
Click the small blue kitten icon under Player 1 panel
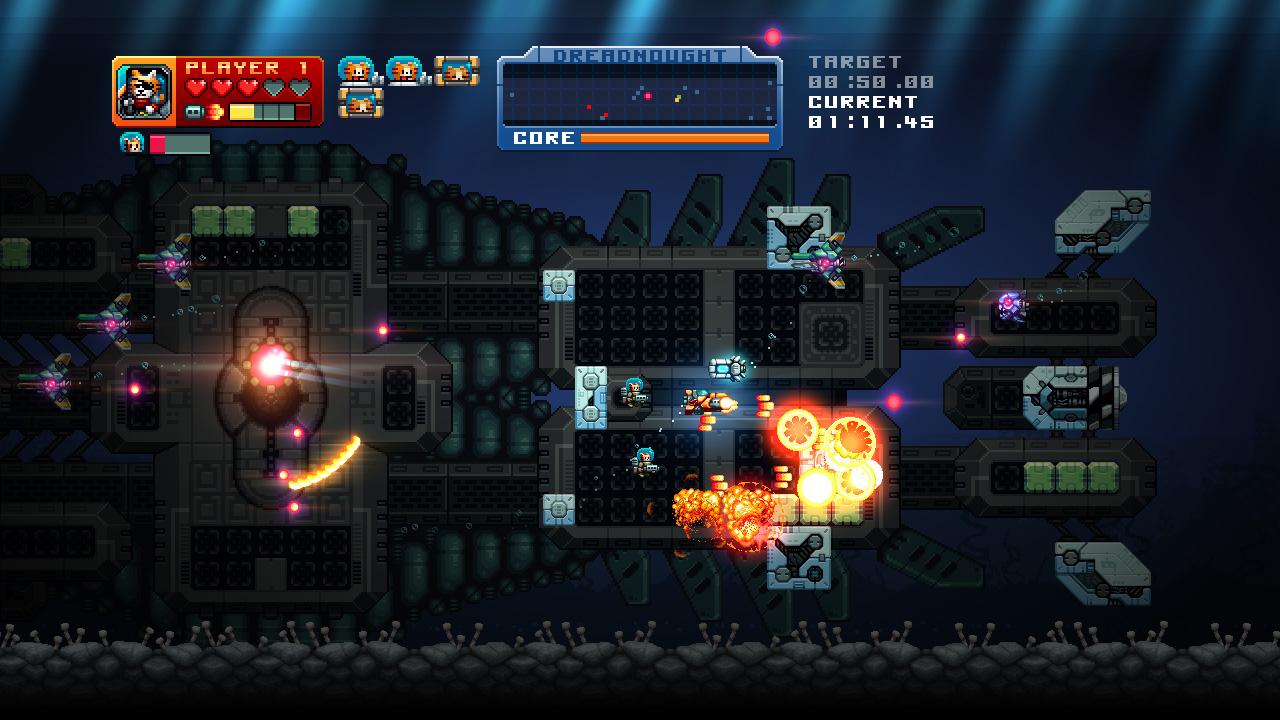(133, 141)
